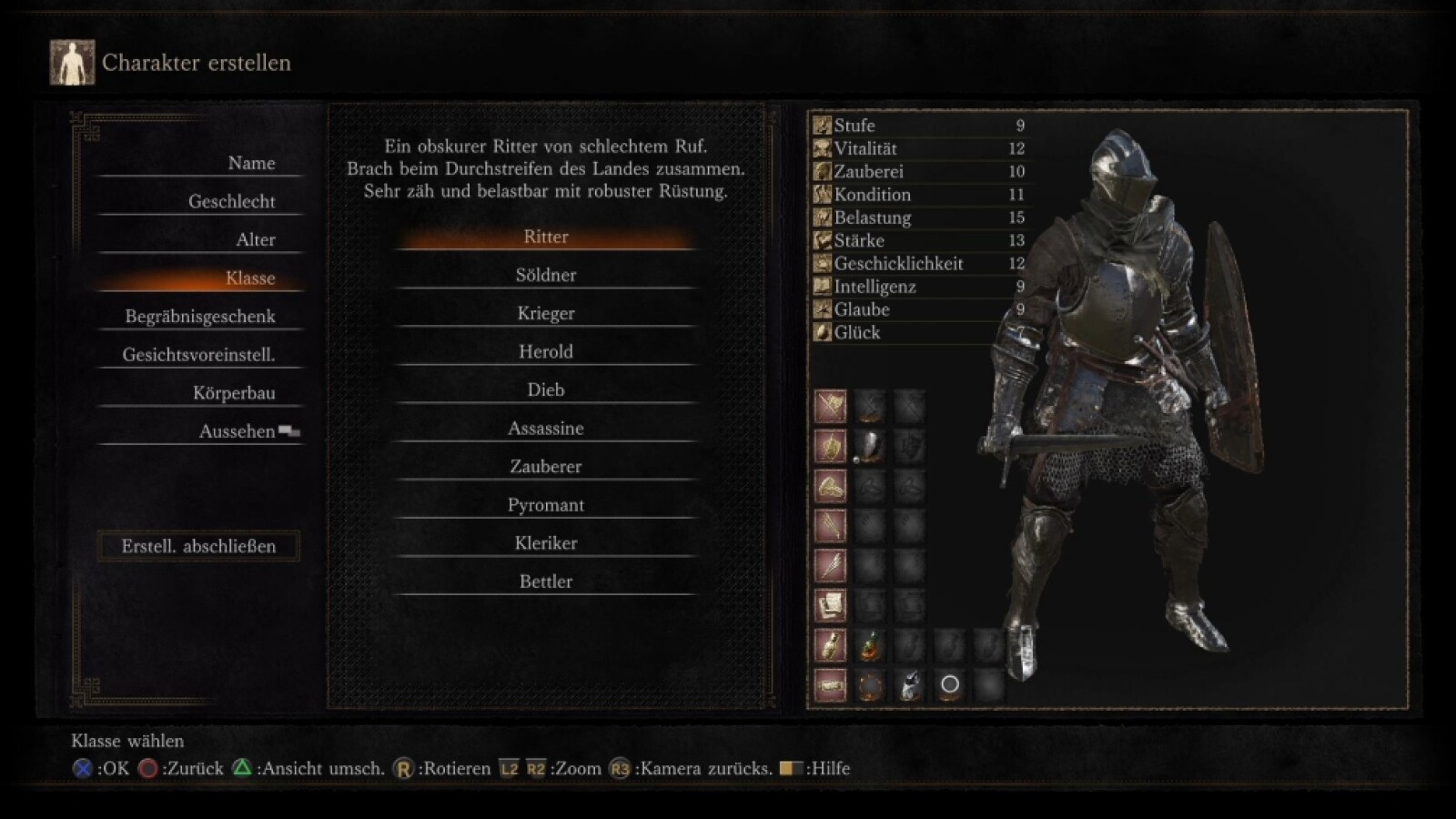
Task: Pick the Söldner class
Action: pyautogui.click(x=546, y=275)
